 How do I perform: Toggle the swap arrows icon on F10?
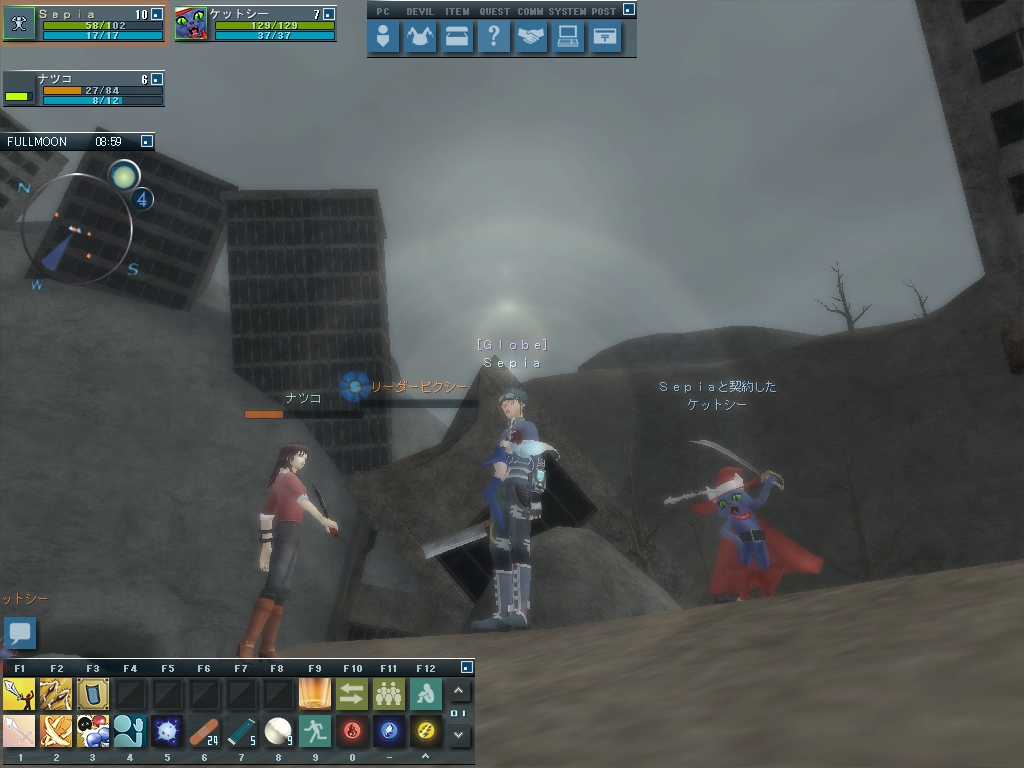coord(352,693)
